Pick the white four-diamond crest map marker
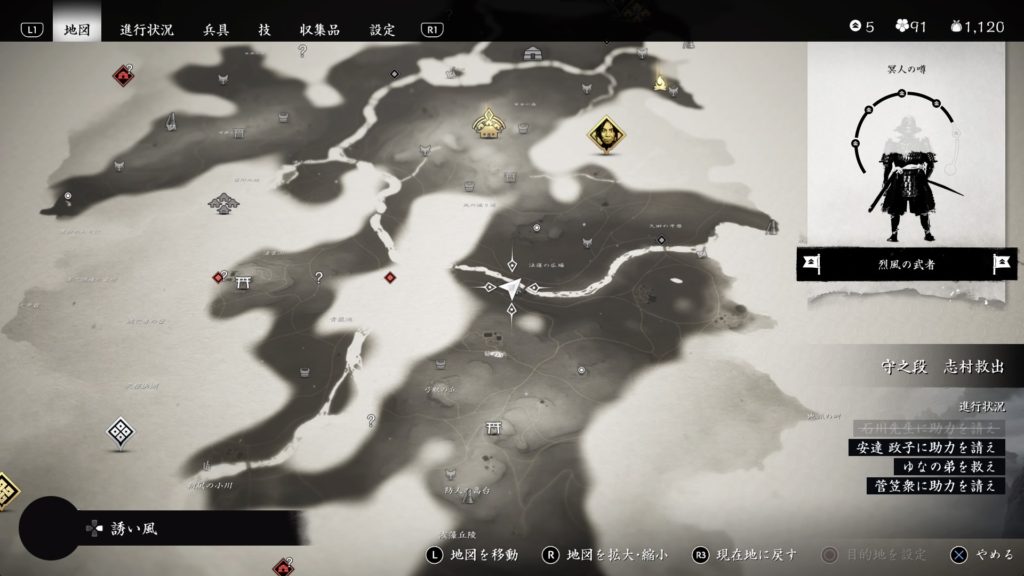The width and height of the screenshot is (1024, 576). tap(121, 432)
